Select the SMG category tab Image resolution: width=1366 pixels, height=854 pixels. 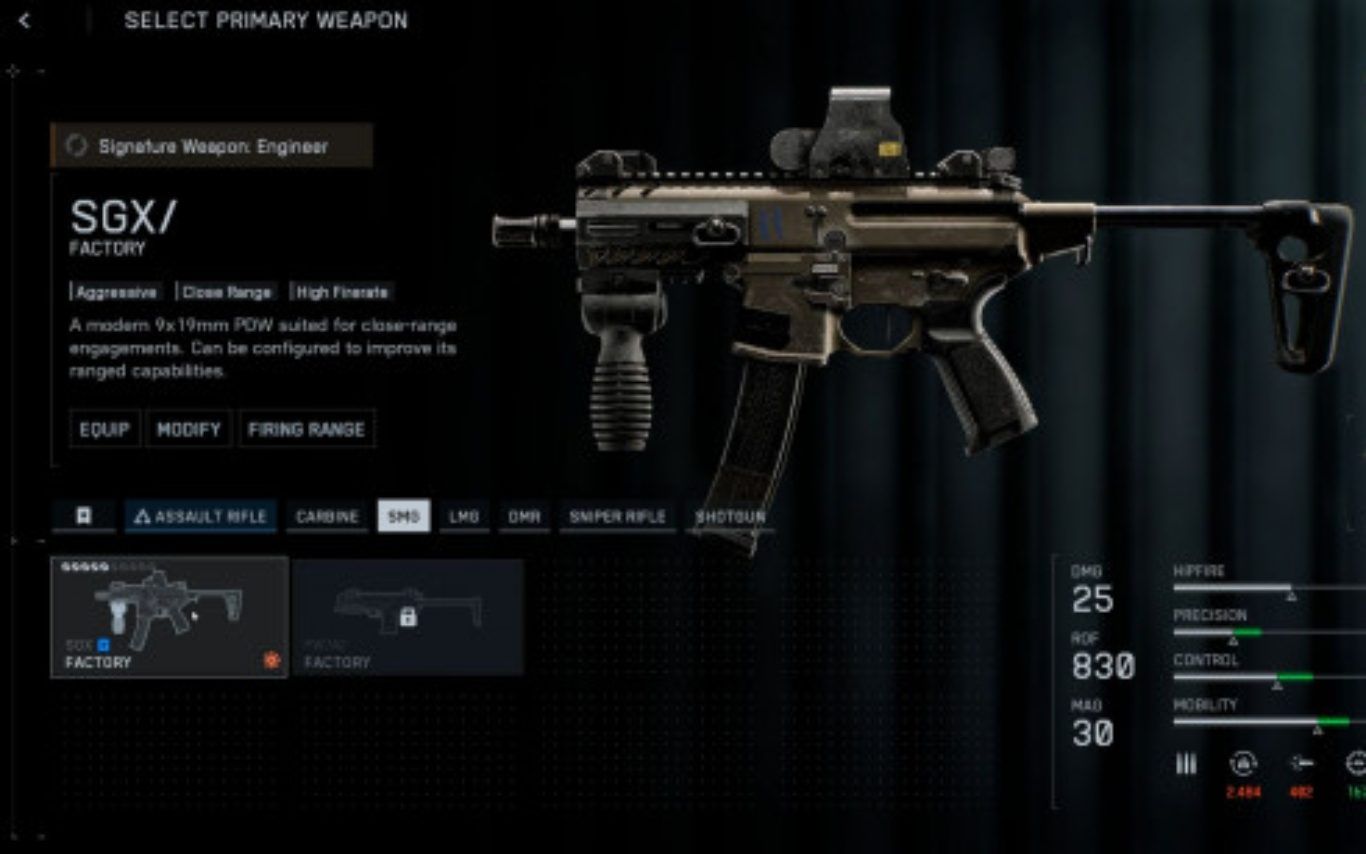click(x=404, y=516)
